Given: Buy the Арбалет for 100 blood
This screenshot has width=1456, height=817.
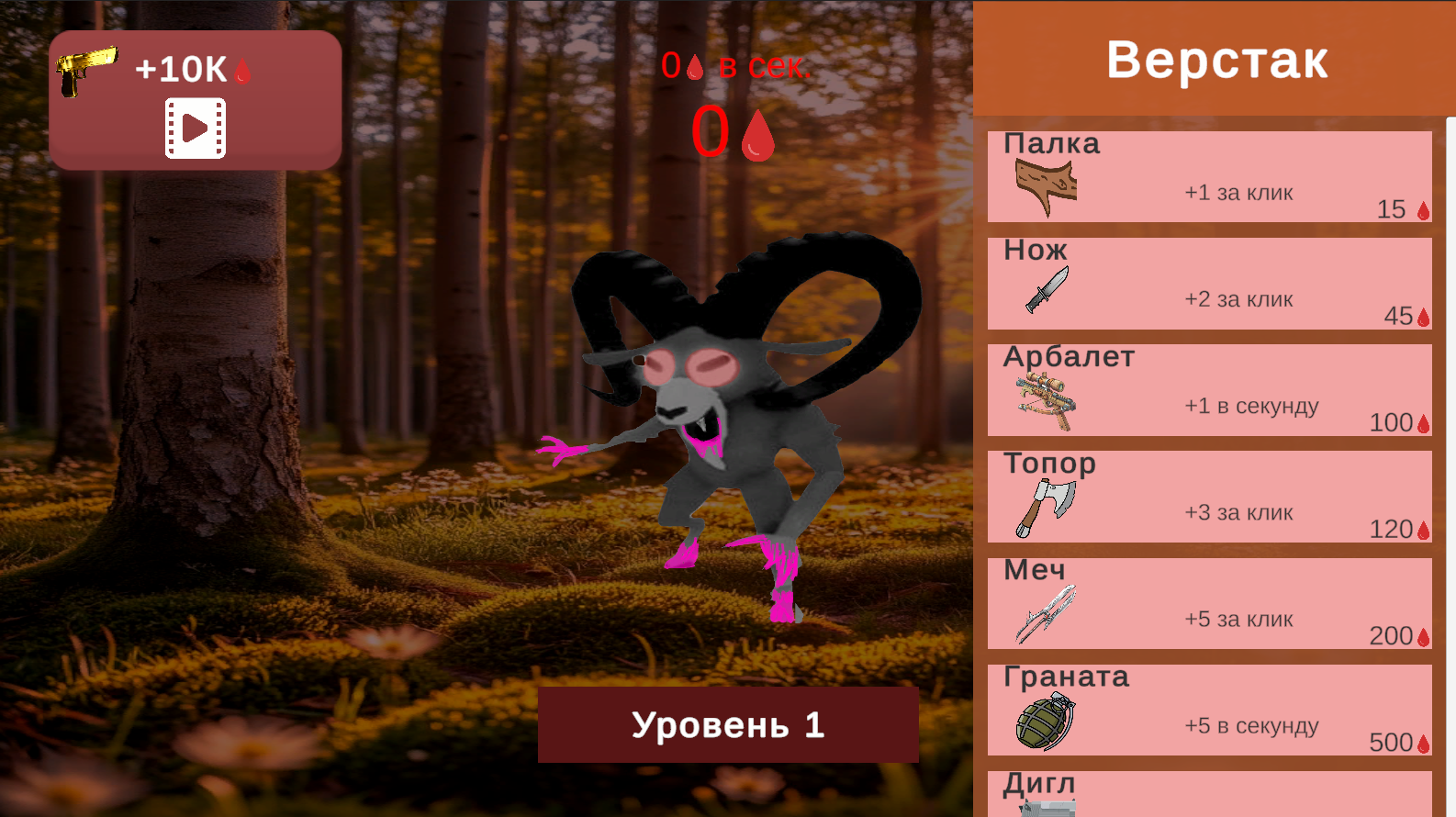Looking at the screenshot, I should [x=1209, y=390].
